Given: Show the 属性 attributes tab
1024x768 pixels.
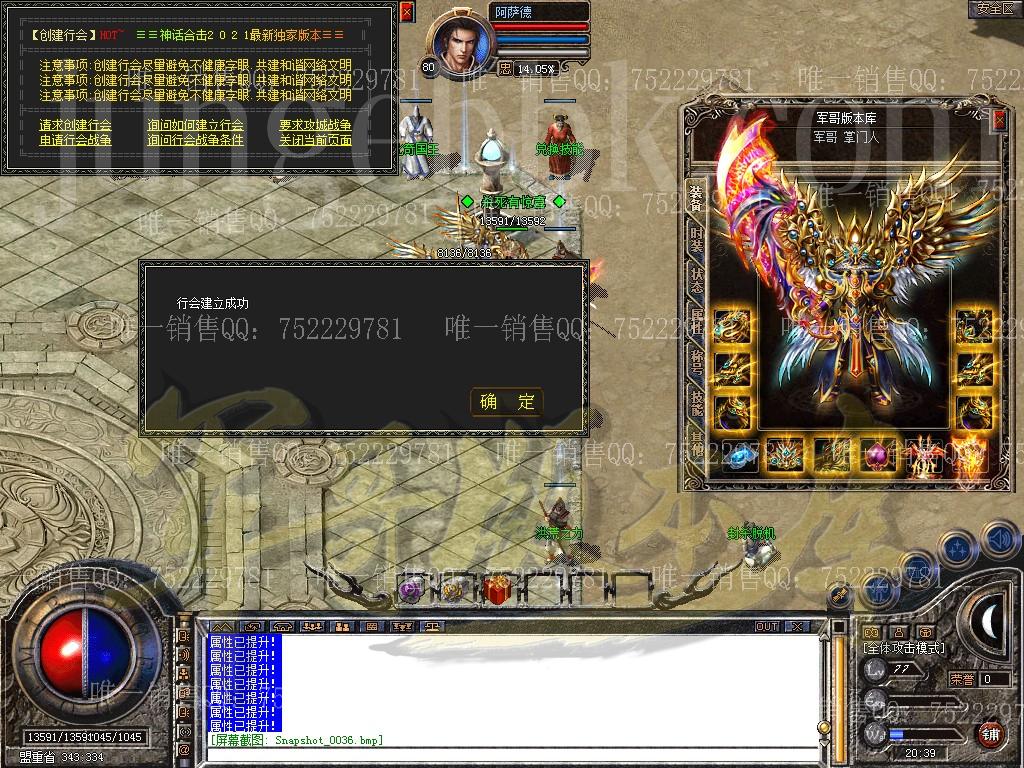Looking at the screenshot, I should tap(696, 319).
